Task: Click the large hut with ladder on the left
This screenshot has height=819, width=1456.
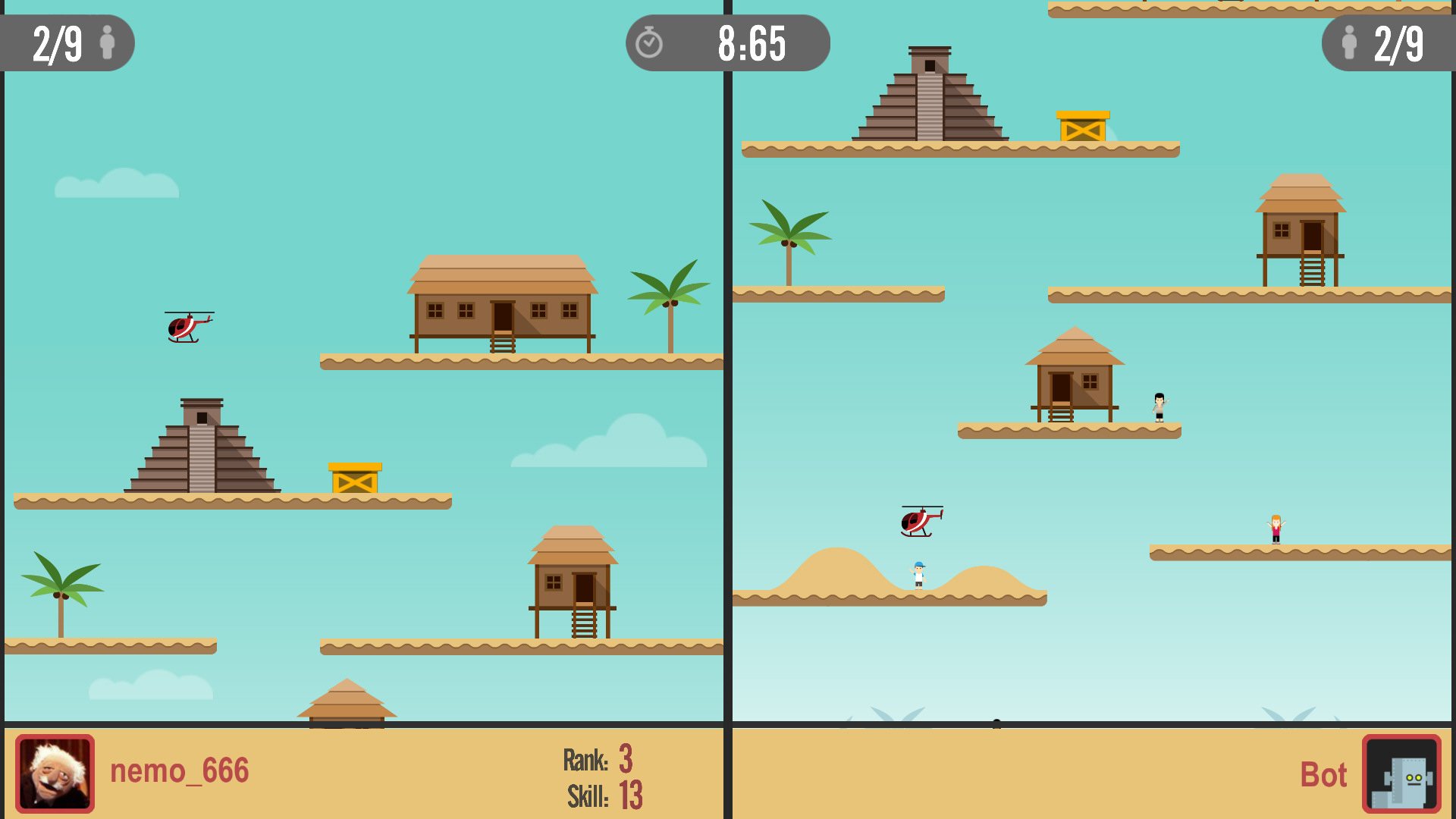Action: (502, 303)
